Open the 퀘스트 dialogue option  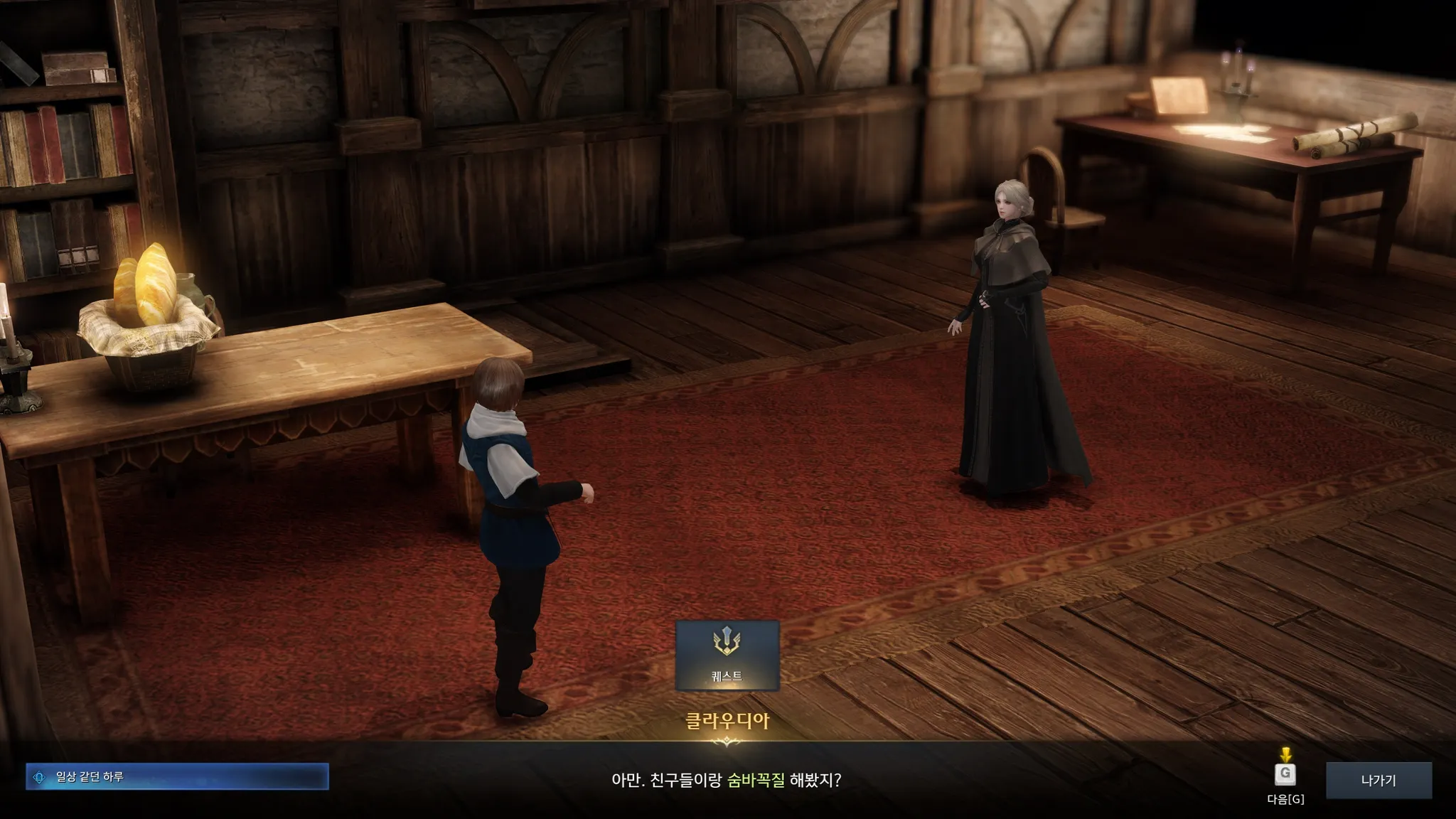pyautogui.click(x=727, y=655)
